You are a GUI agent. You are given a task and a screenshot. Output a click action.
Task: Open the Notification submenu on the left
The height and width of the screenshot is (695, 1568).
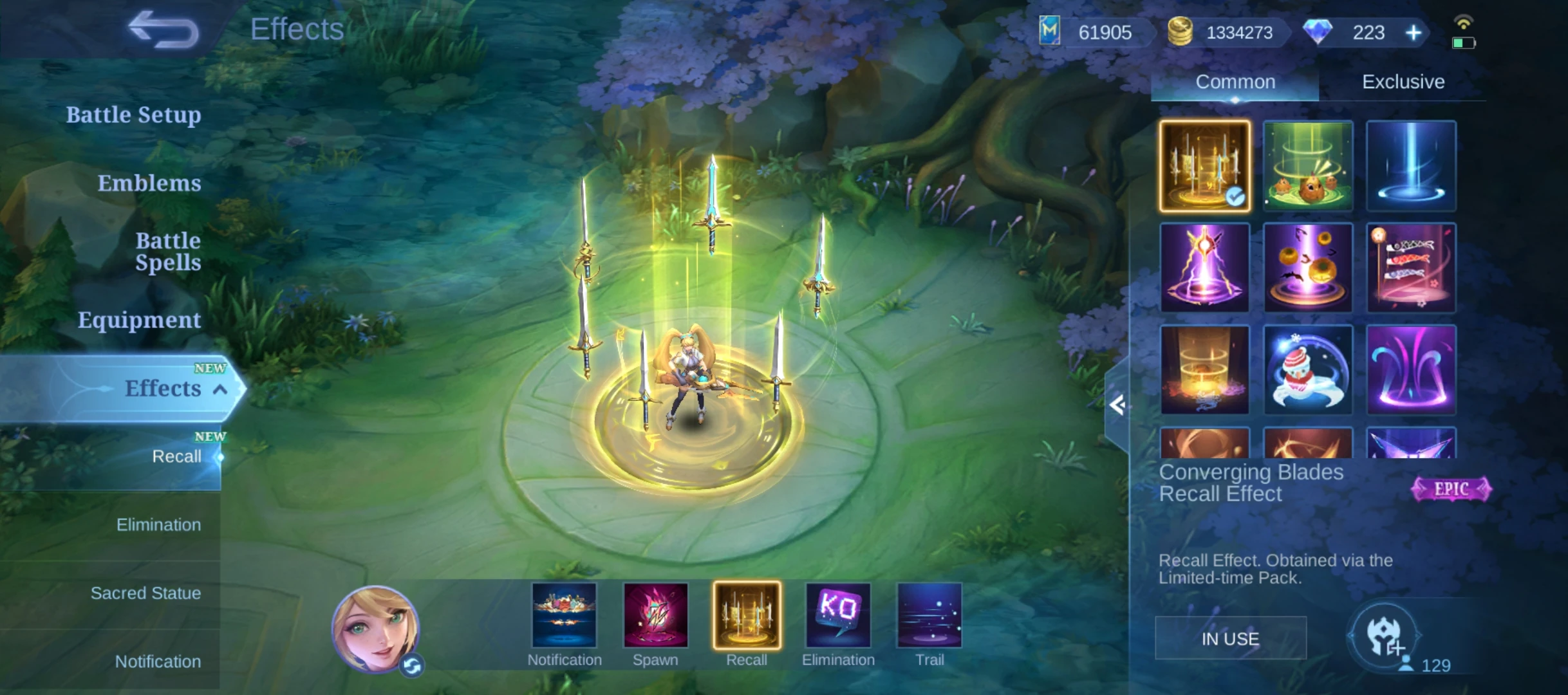pyautogui.click(x=158, y=662)
